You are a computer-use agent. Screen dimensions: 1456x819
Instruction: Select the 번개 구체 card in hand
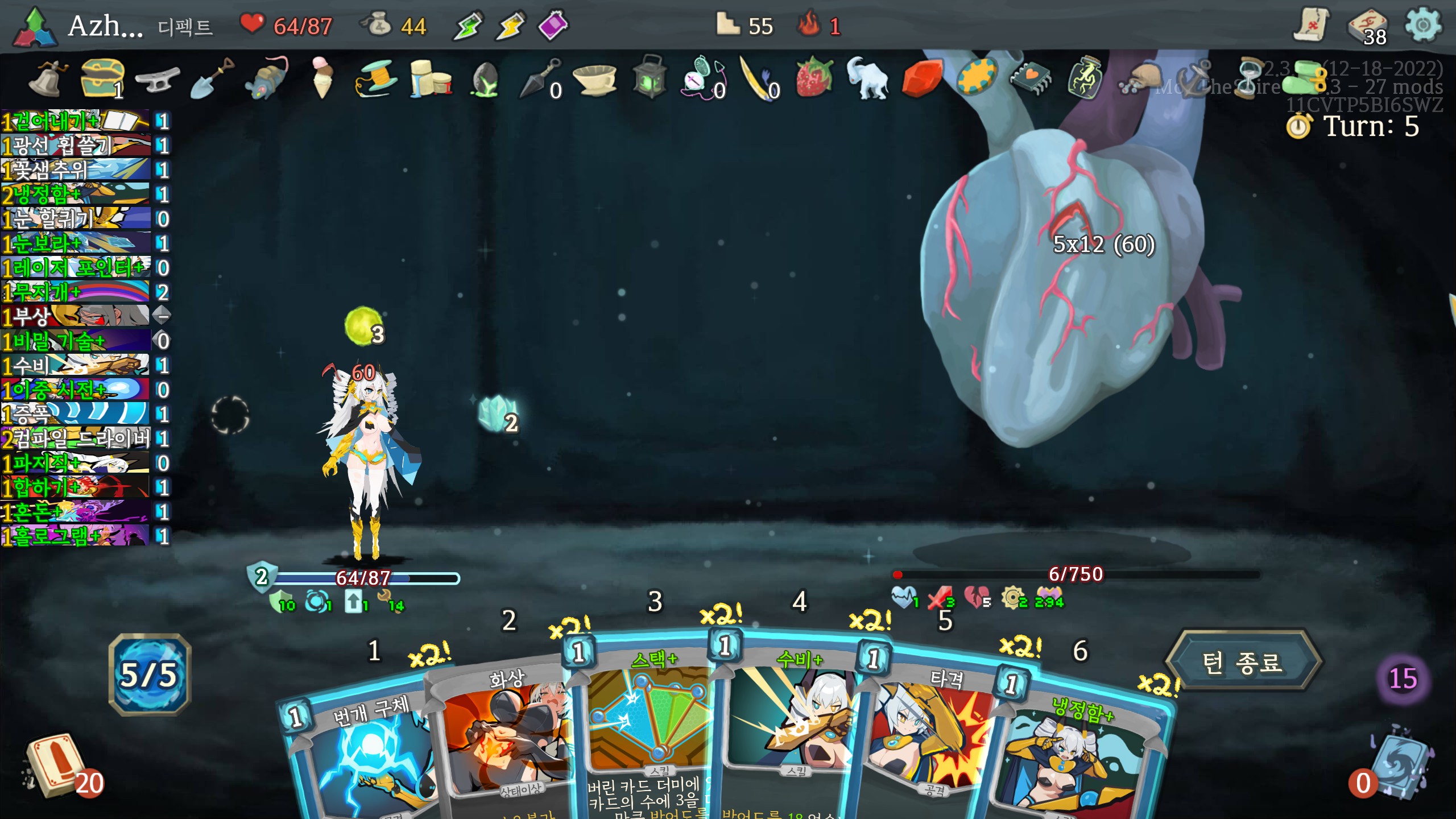pos(364,751)
